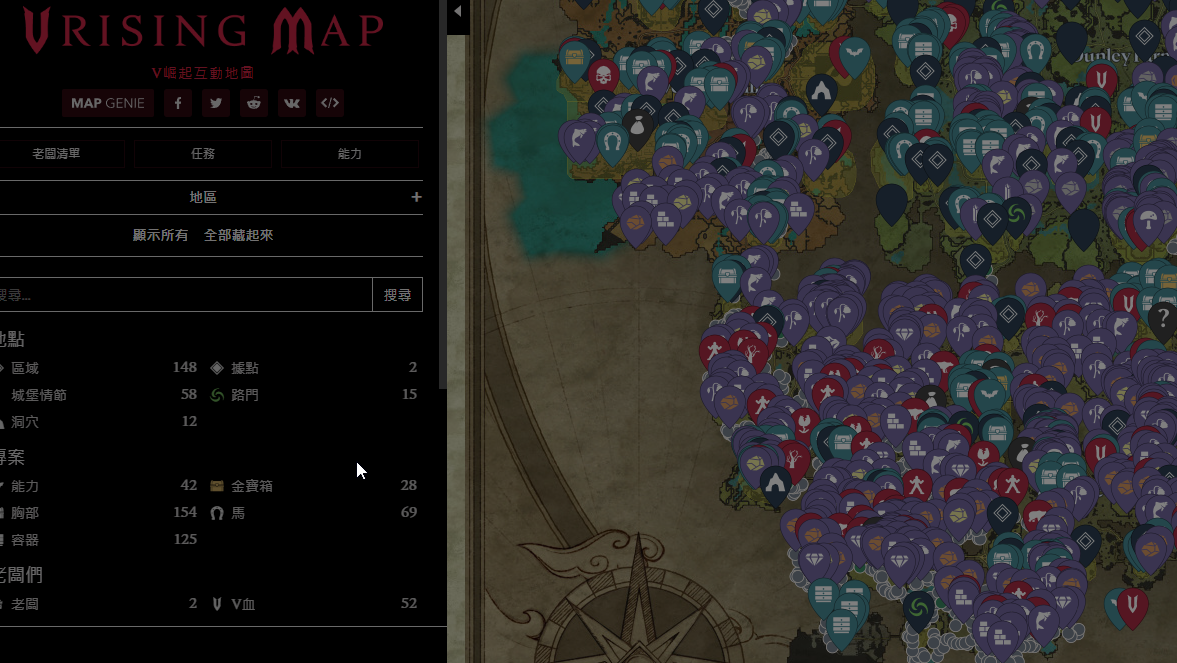1177x663 pixels.
Task: Toggle the 城堡情節 filter
Action: pos(39,395)
